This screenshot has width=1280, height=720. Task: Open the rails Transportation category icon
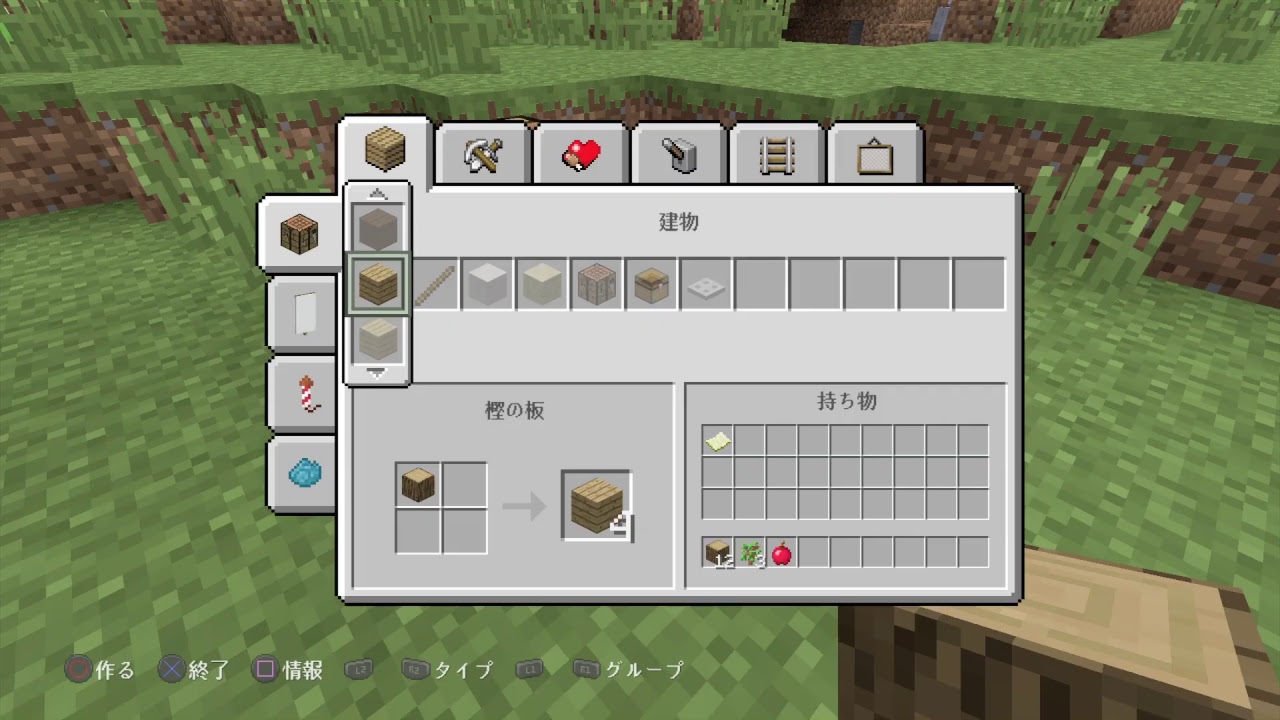pos(775,152)
